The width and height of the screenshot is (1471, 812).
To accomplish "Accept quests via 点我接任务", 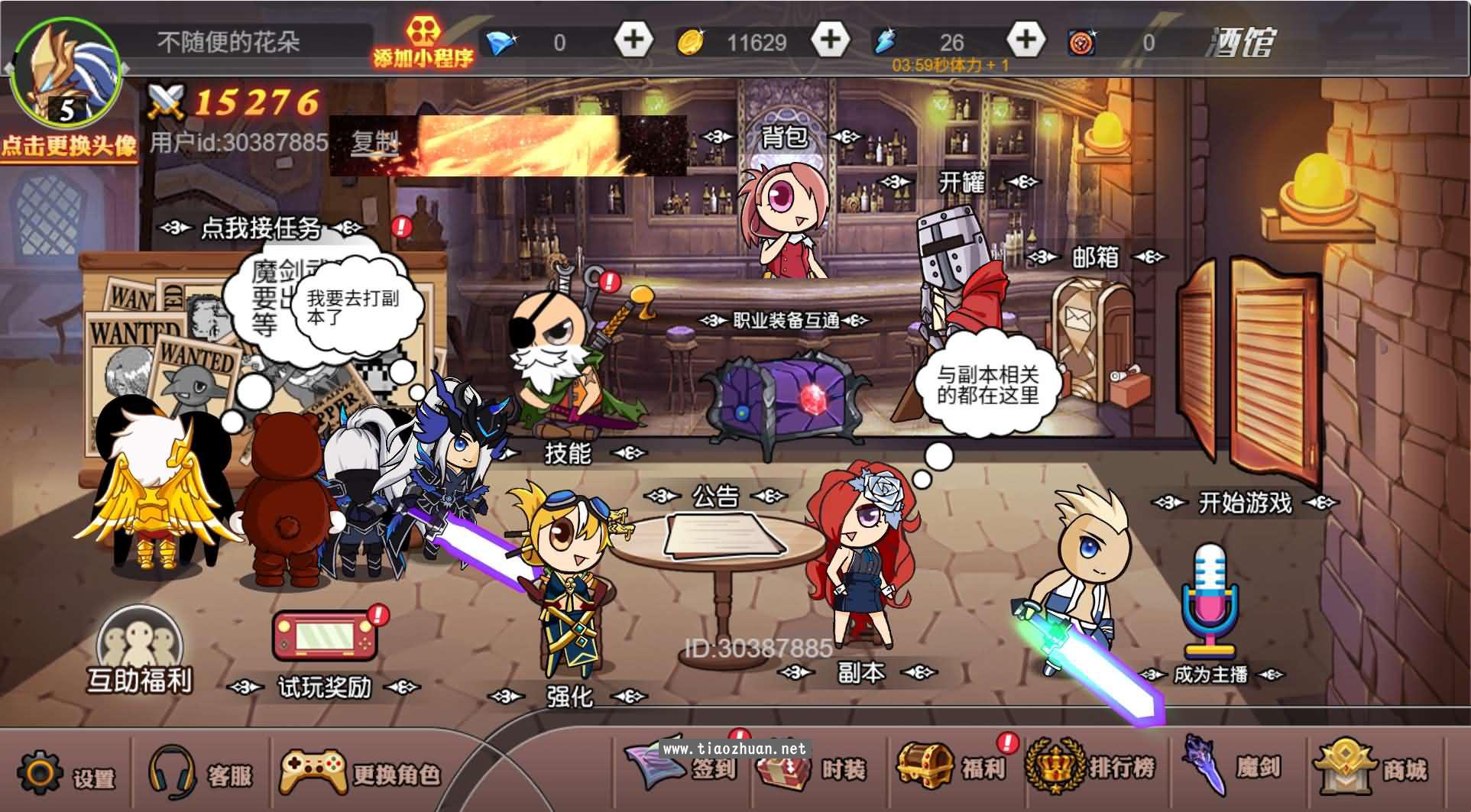I will (x=260, y=225).
